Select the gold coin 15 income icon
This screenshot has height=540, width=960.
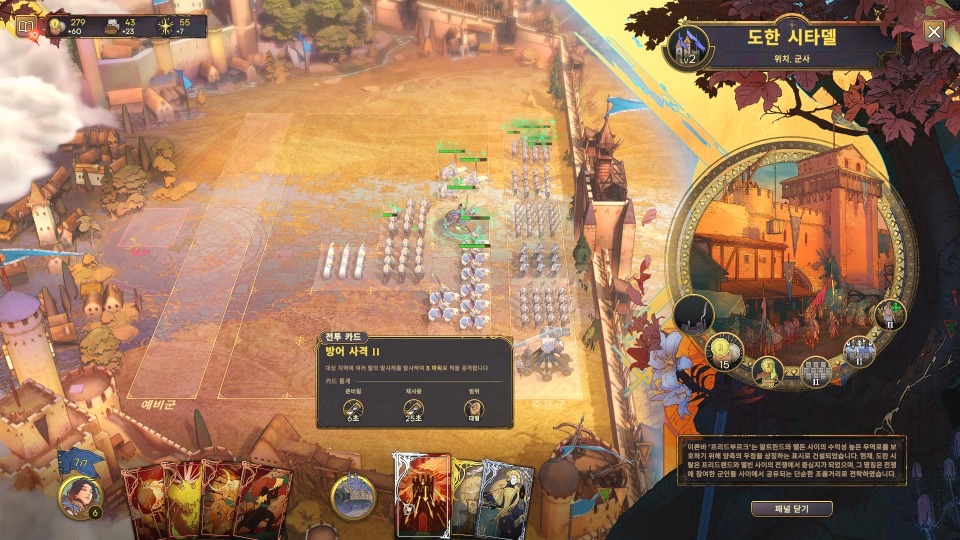pos(724,352)
